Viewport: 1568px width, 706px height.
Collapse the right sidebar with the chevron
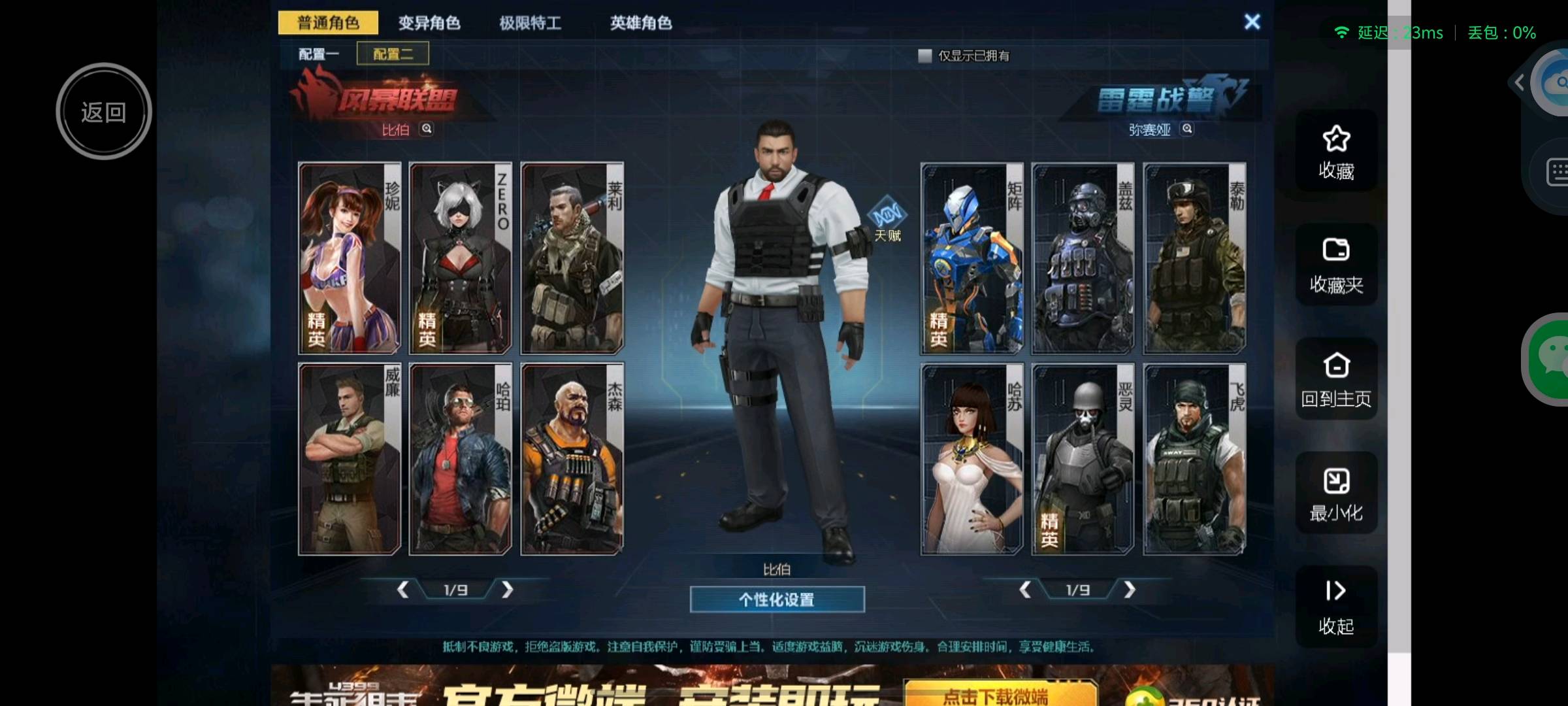tap(1519, 82)
